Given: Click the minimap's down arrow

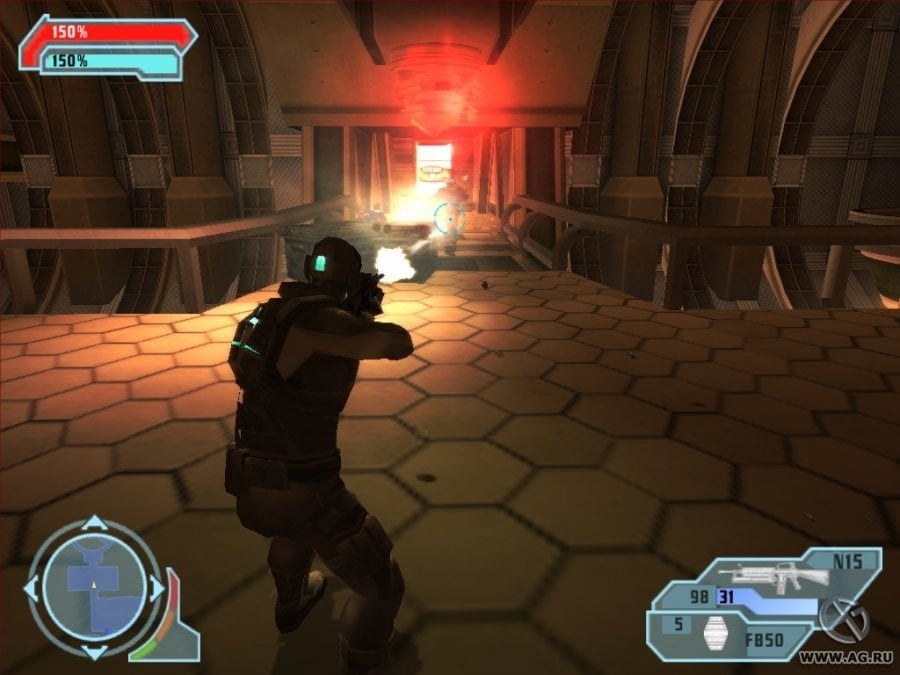Looking at the screenshot, I should pos(94,653).
